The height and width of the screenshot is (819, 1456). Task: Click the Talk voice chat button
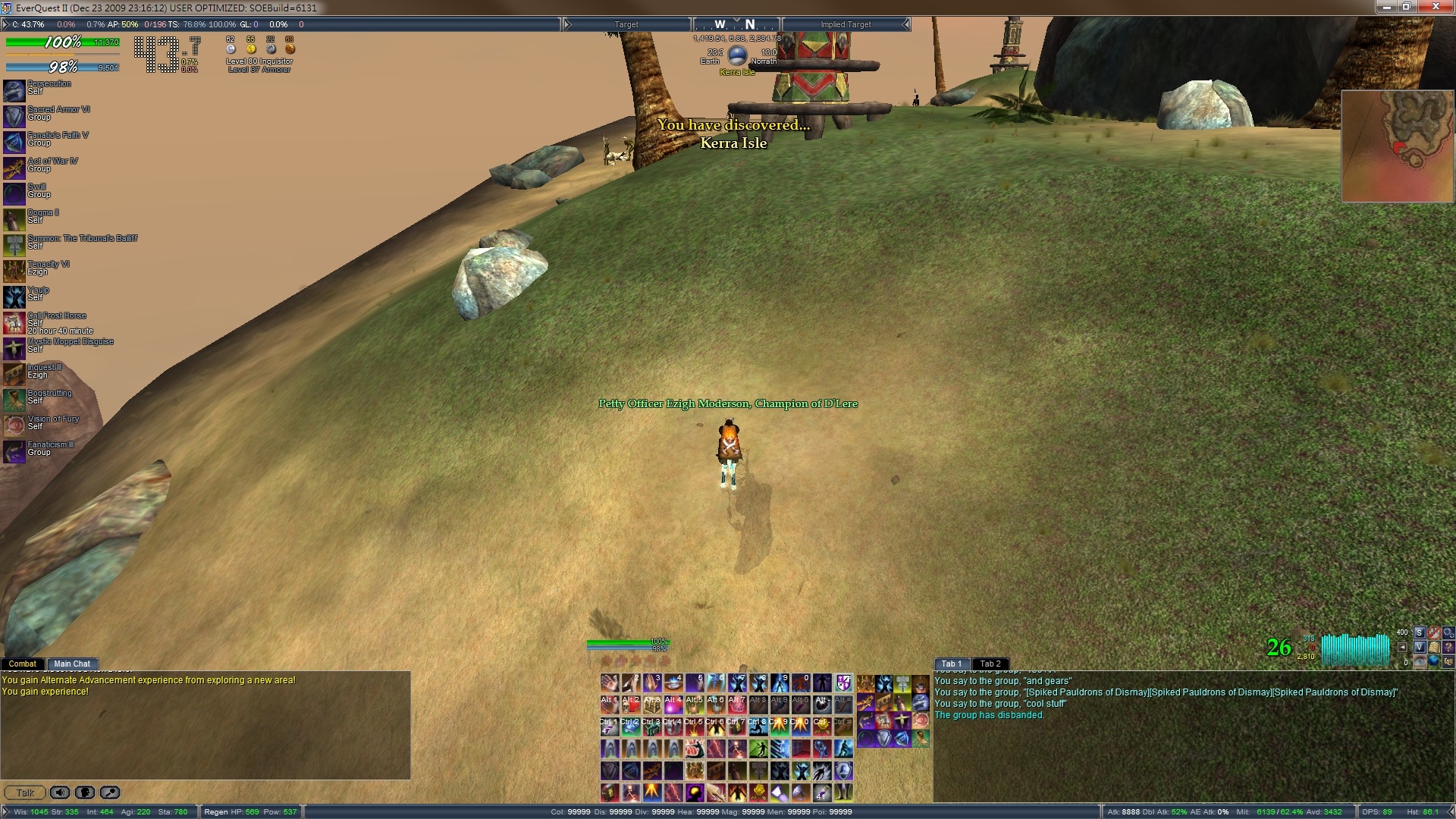click(x=25, y=792)
